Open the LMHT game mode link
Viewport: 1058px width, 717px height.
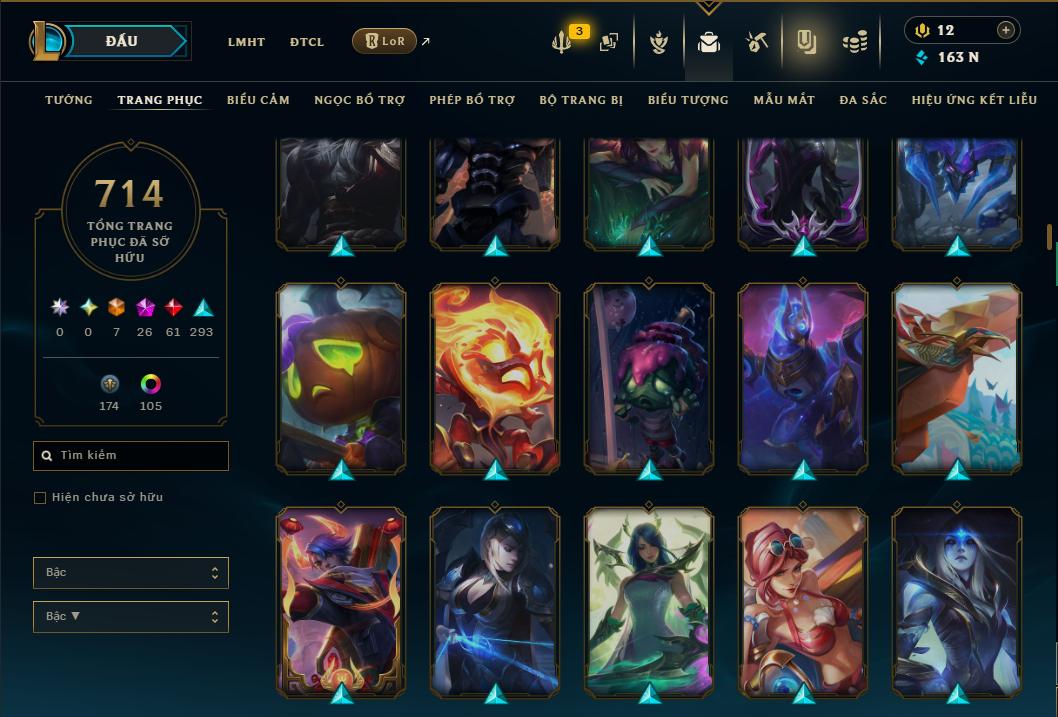[x=246, y=42]
